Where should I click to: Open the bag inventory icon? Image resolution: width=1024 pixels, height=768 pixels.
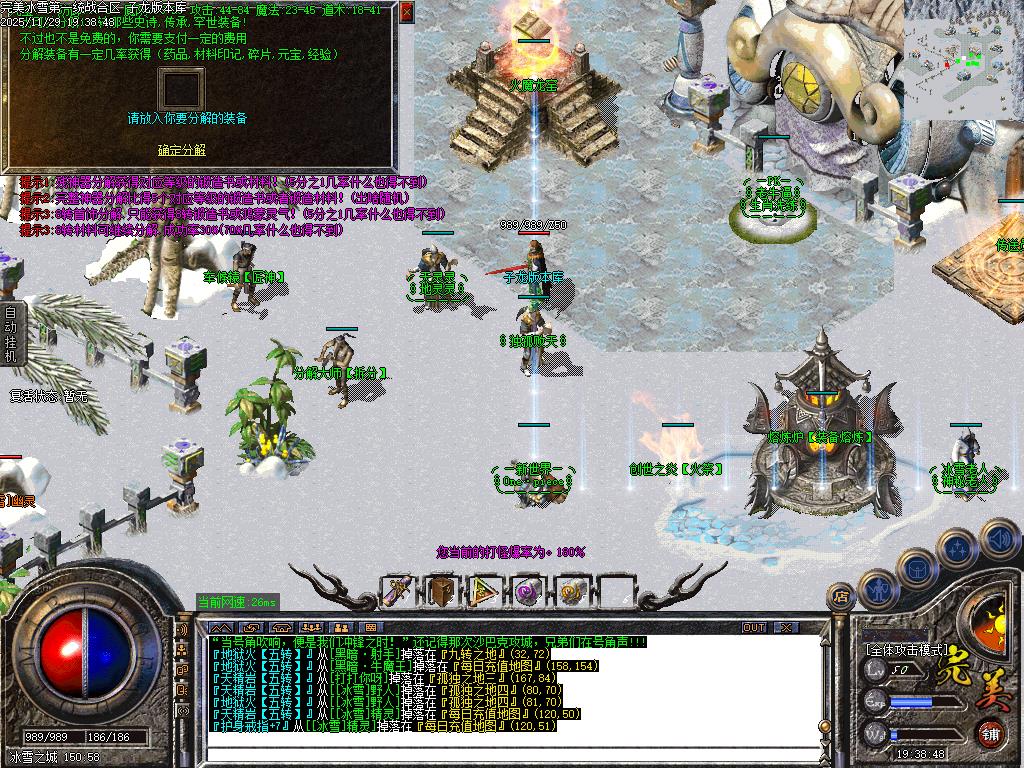(x=916, y=568)
